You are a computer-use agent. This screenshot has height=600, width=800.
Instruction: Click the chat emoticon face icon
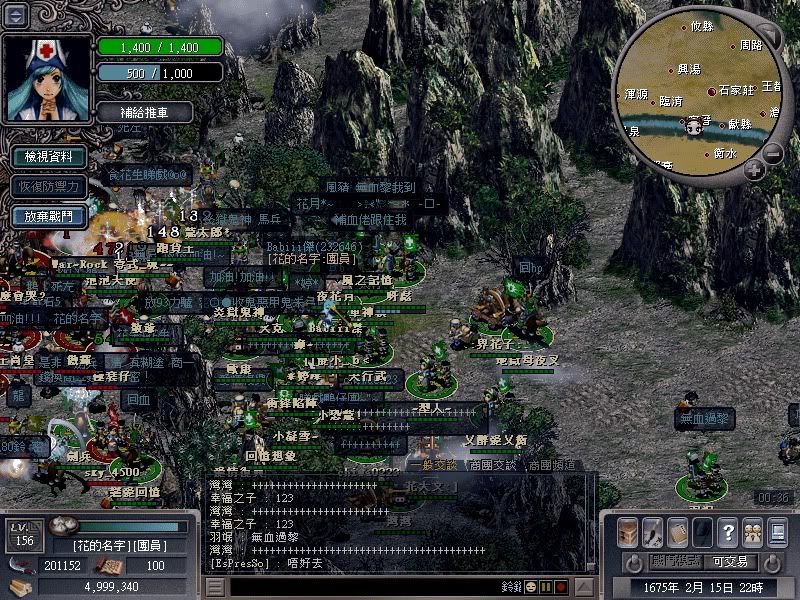[x=532, y=587]
